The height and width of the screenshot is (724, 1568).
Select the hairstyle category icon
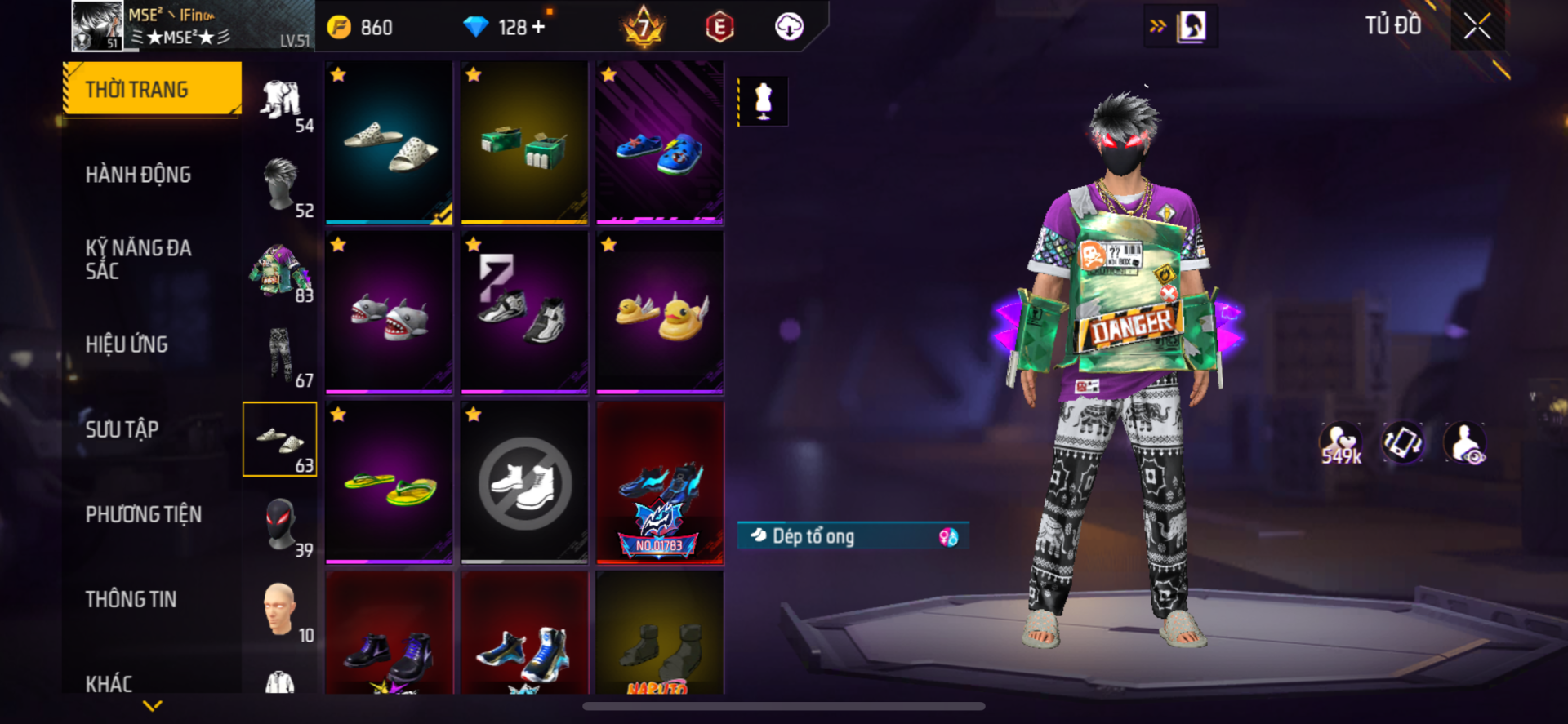[x=280, y=184]
